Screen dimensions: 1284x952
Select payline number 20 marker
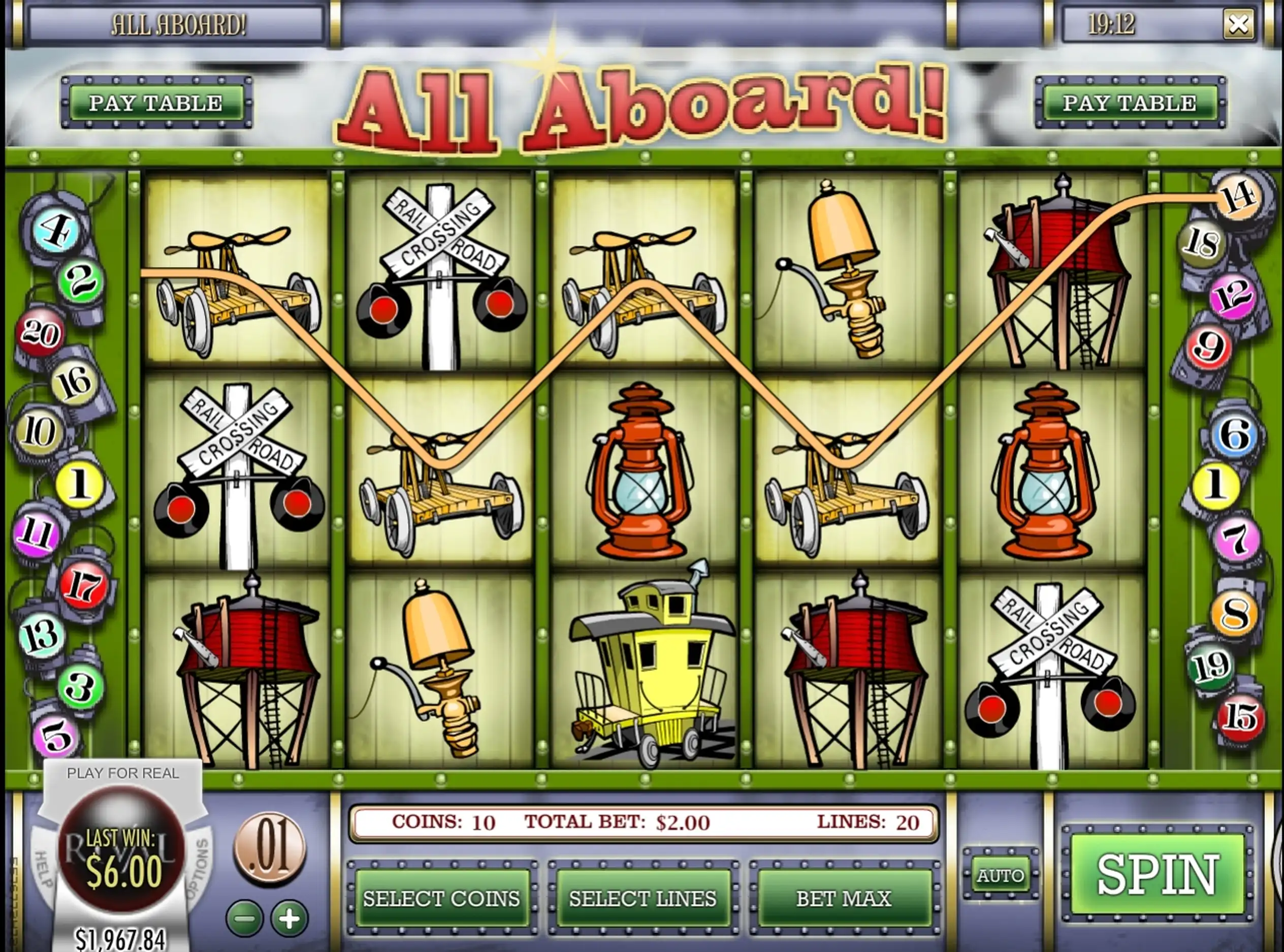(39, 333)
